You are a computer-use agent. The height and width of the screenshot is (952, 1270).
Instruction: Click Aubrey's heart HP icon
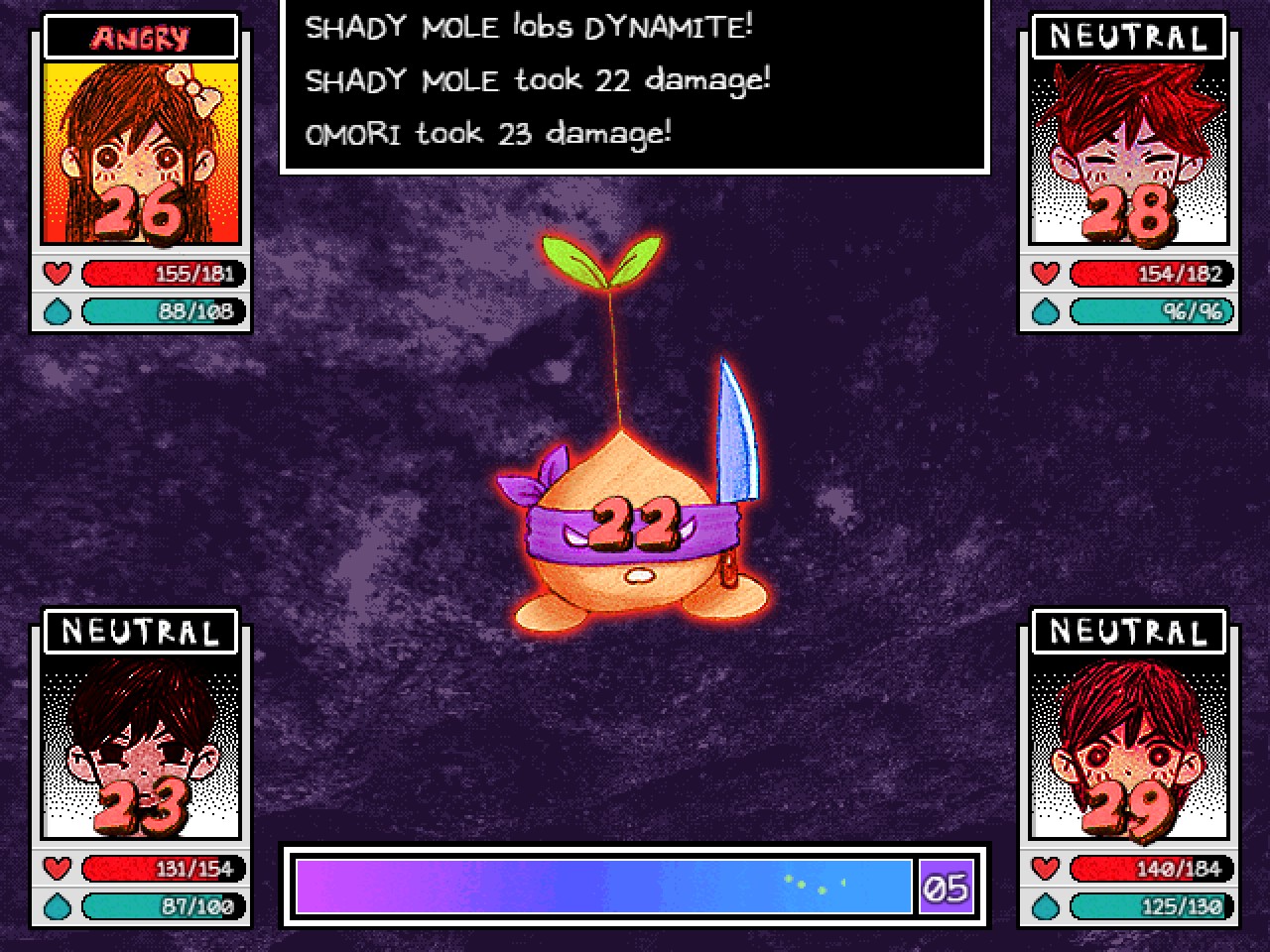pos(57,274)
